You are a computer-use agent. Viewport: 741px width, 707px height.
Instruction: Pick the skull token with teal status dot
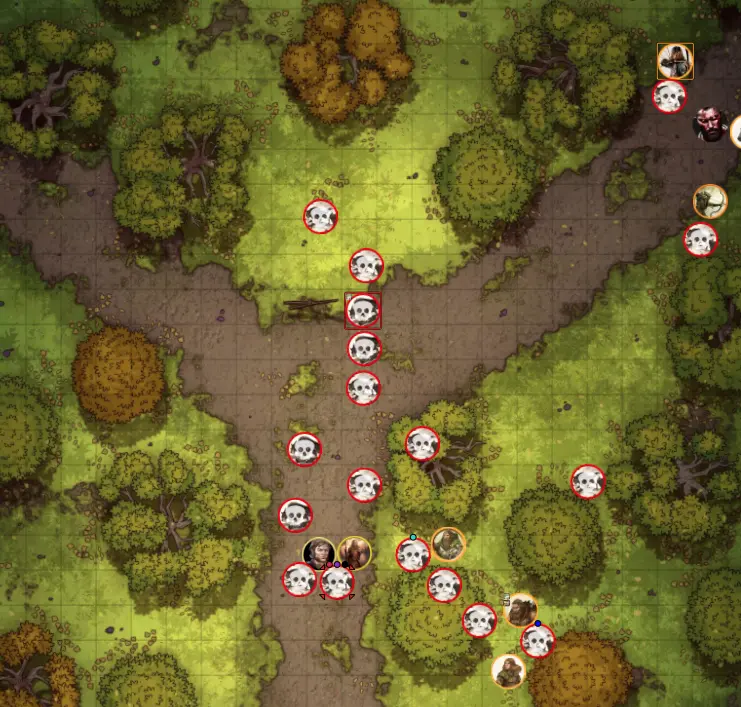(x=412, y=554)
